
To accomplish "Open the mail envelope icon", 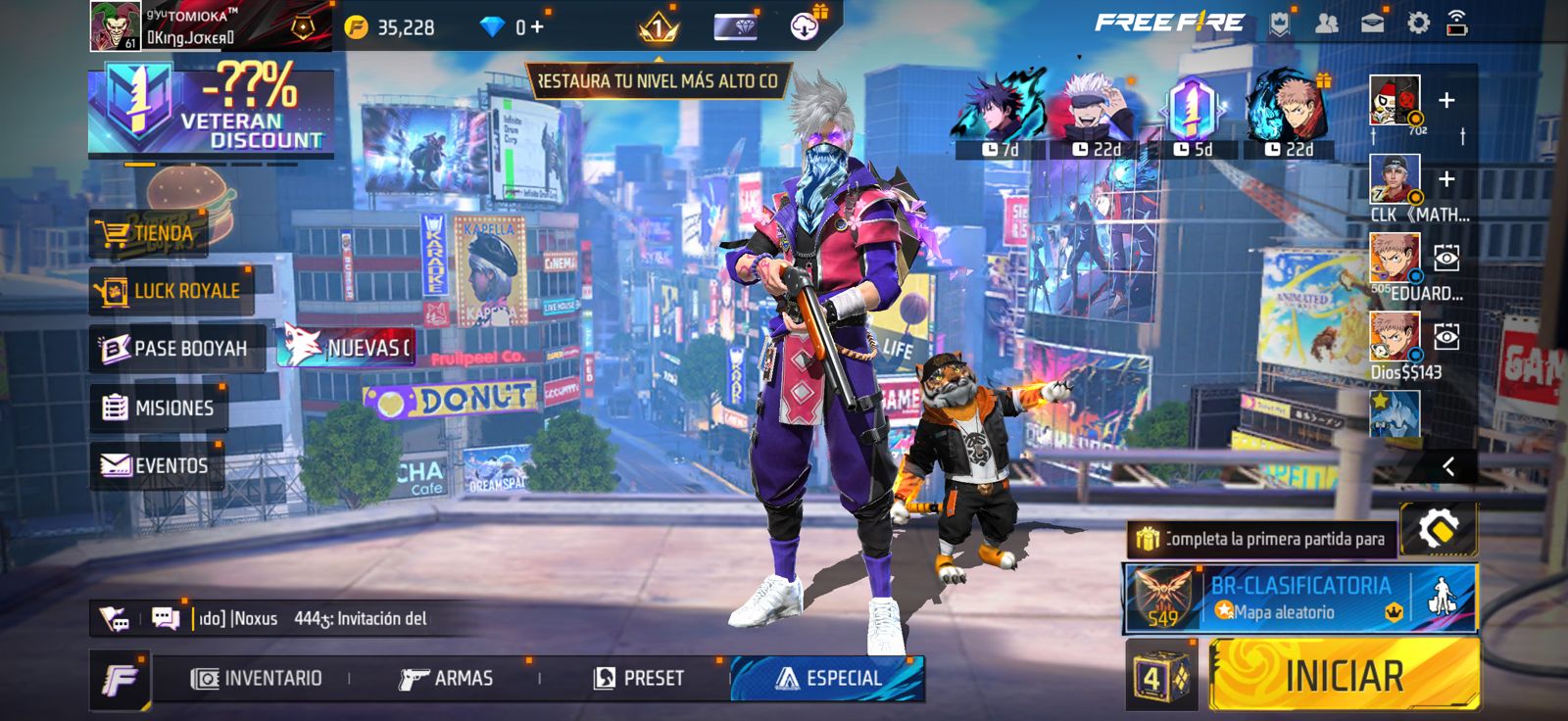I will (1372, 24).
